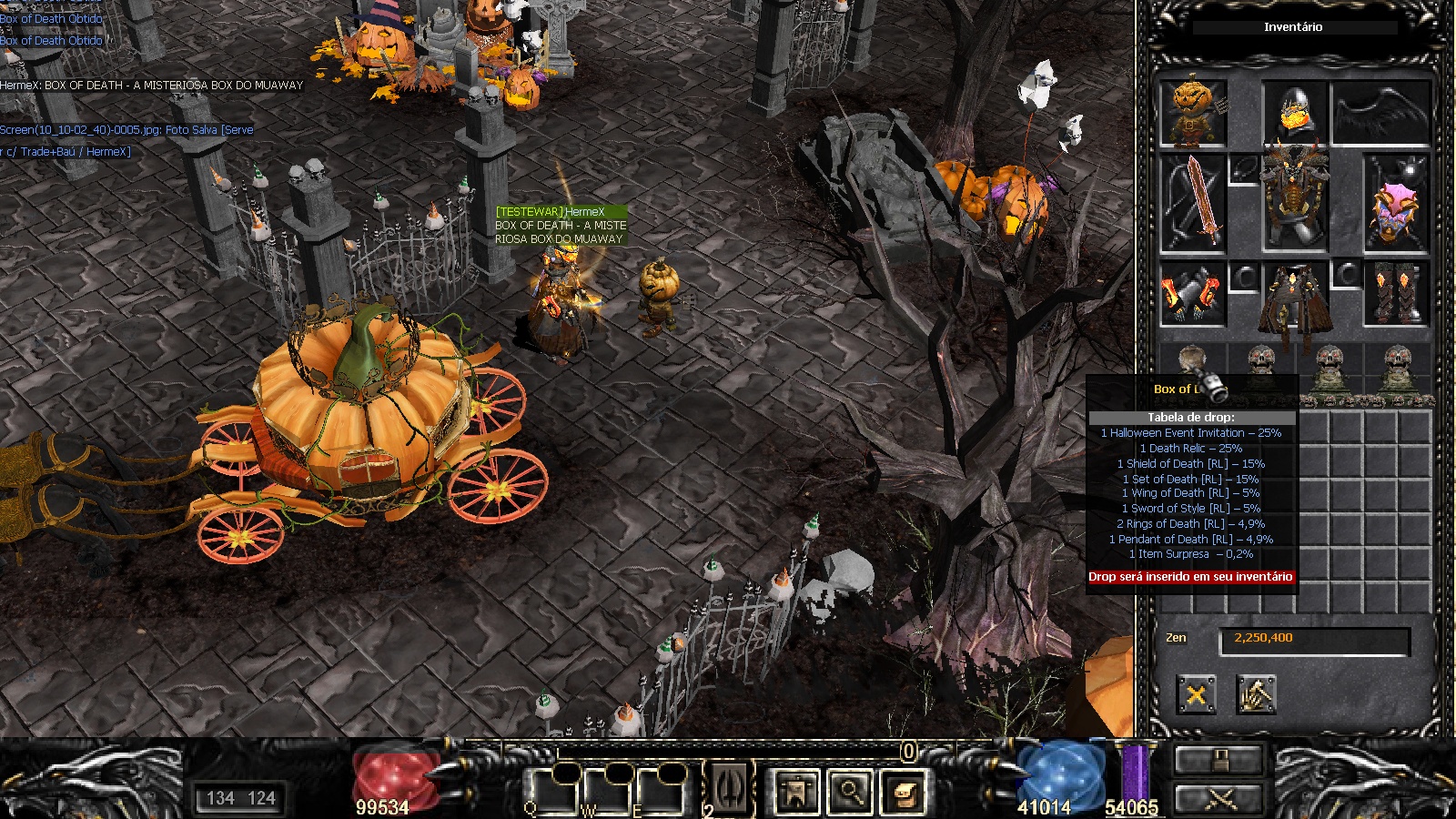Click the empty wings equipment slot
This screenshot has width=1456, height=819.
pos(1380,113)
